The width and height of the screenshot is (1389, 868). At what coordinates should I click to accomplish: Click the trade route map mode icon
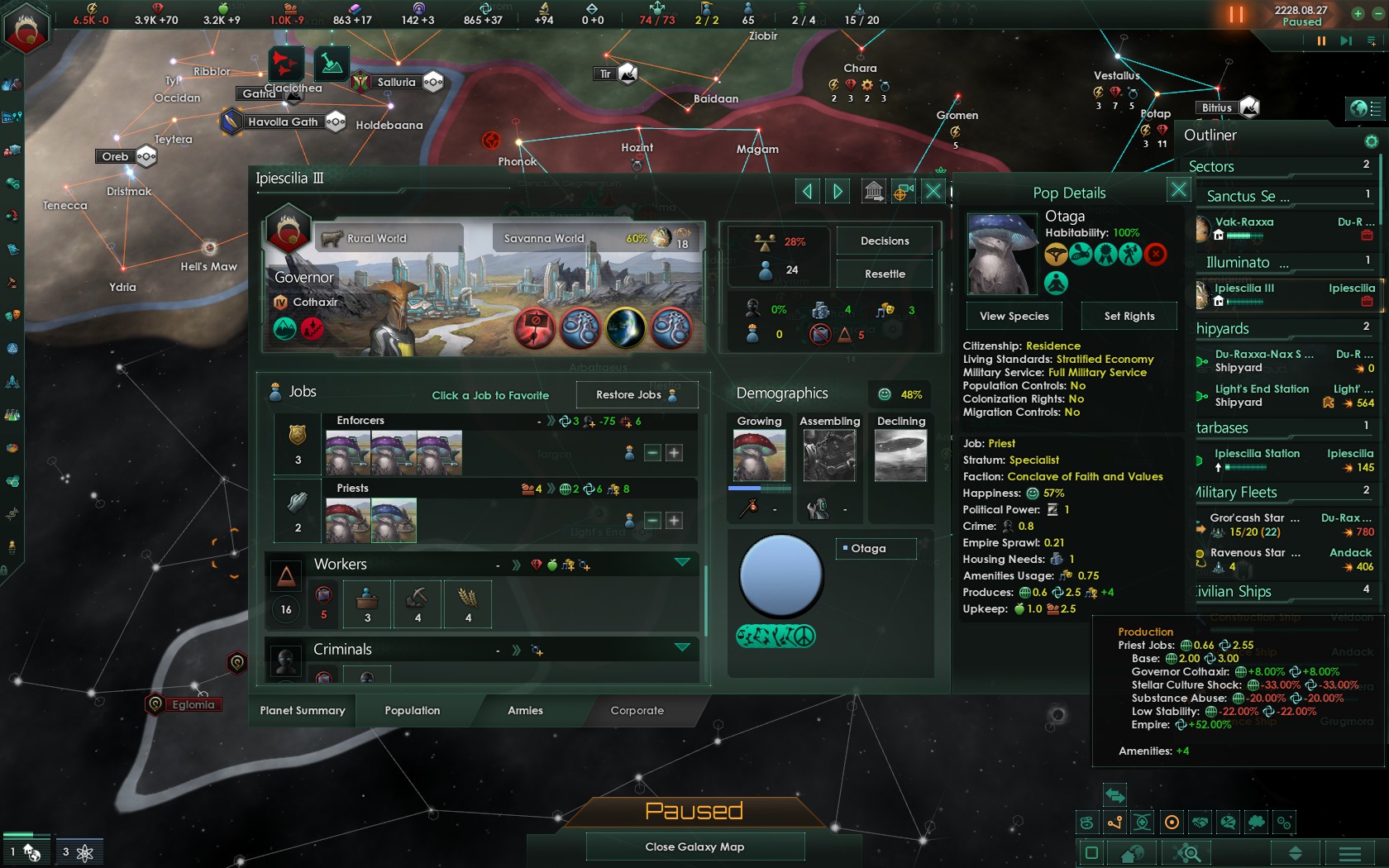(x=1114, y=823)
